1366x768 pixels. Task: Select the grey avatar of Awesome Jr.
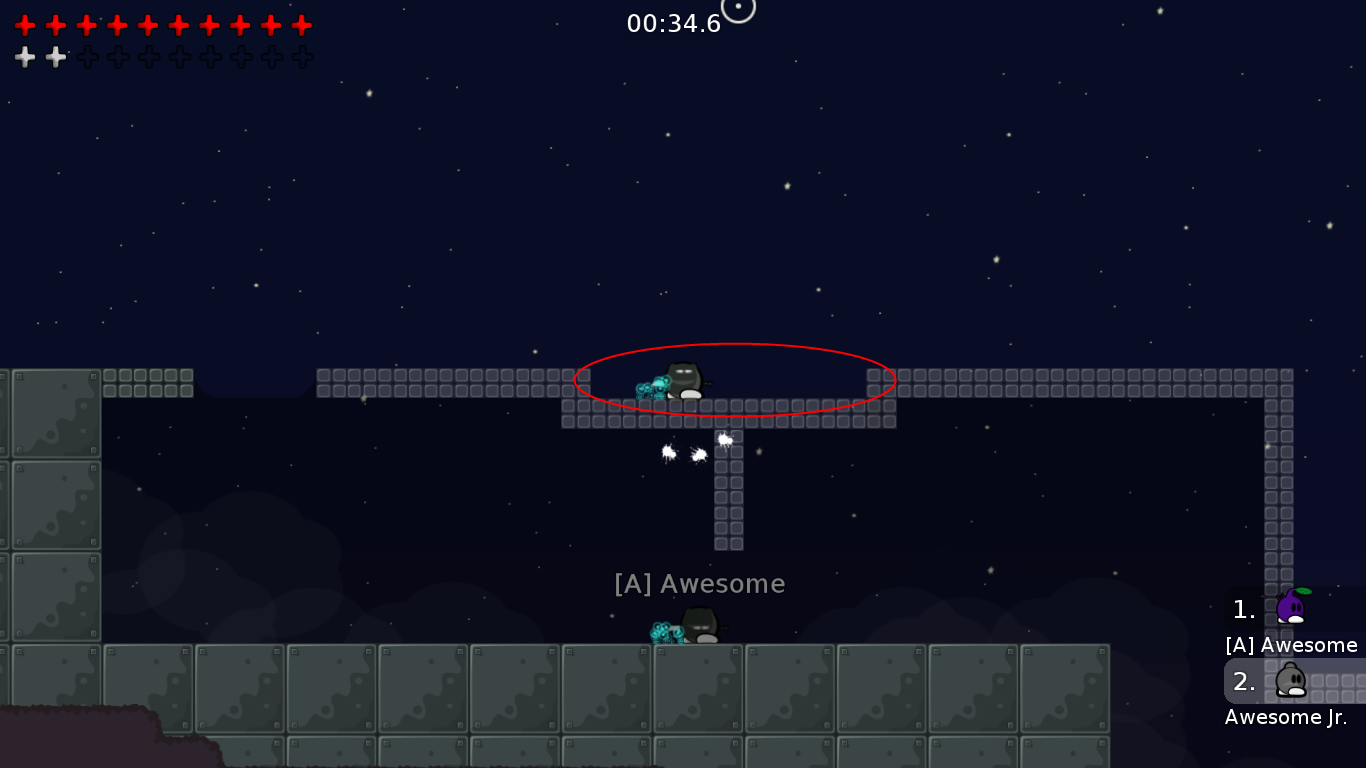pyautogui.click(x=1290, y=681)
